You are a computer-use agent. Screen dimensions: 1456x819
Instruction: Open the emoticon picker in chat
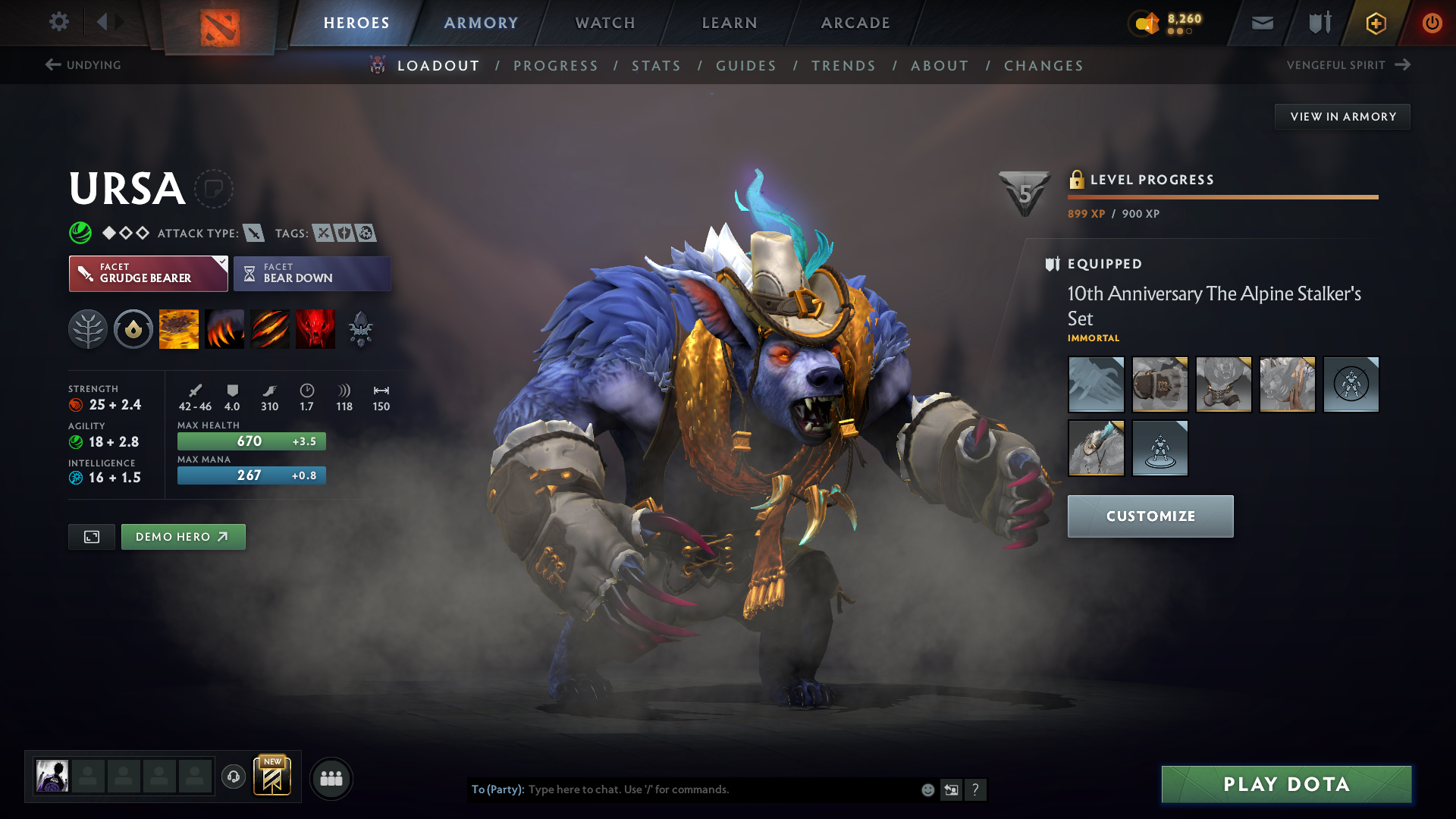click(927, 789)
